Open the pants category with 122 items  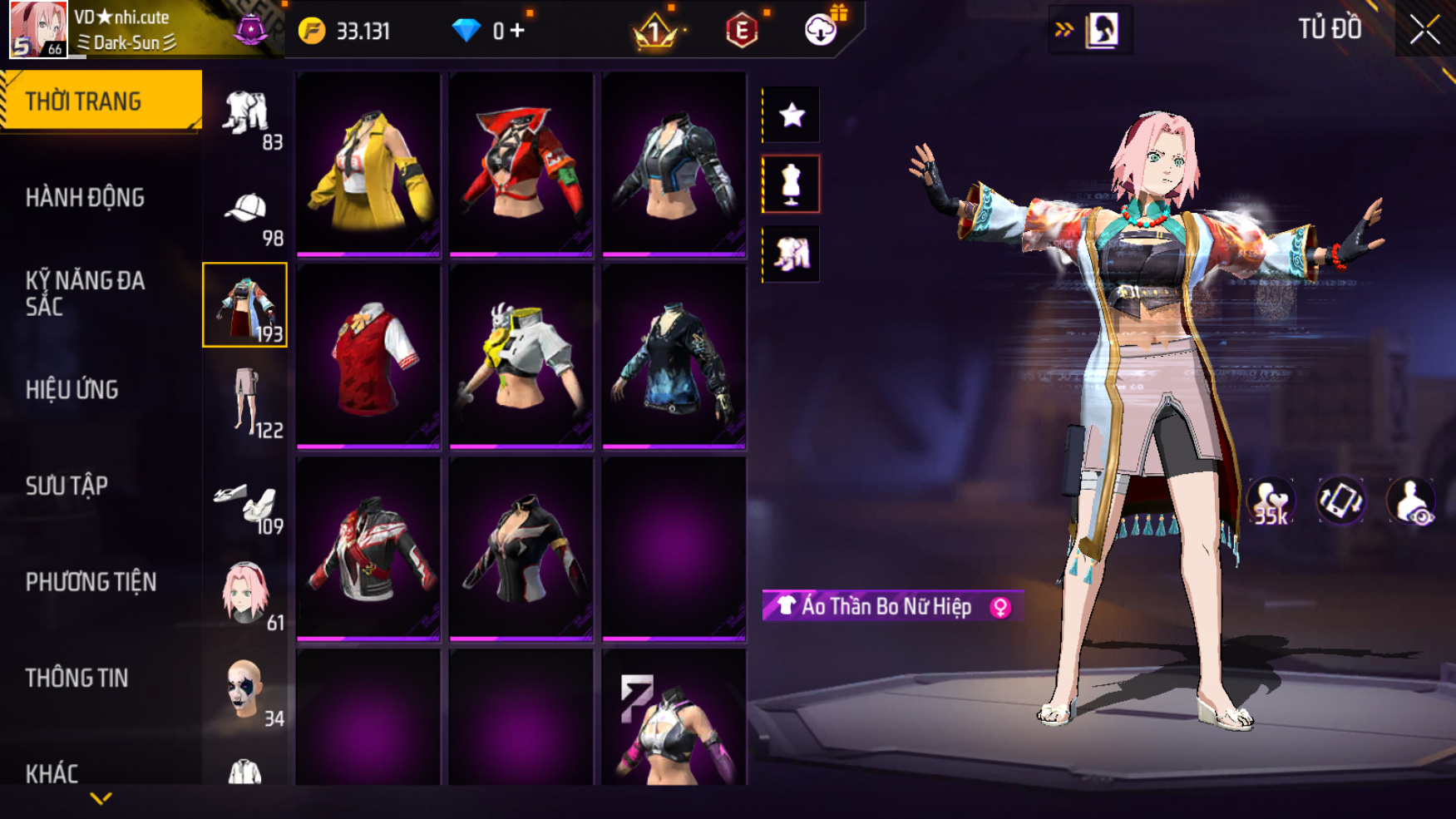point(246,402)
